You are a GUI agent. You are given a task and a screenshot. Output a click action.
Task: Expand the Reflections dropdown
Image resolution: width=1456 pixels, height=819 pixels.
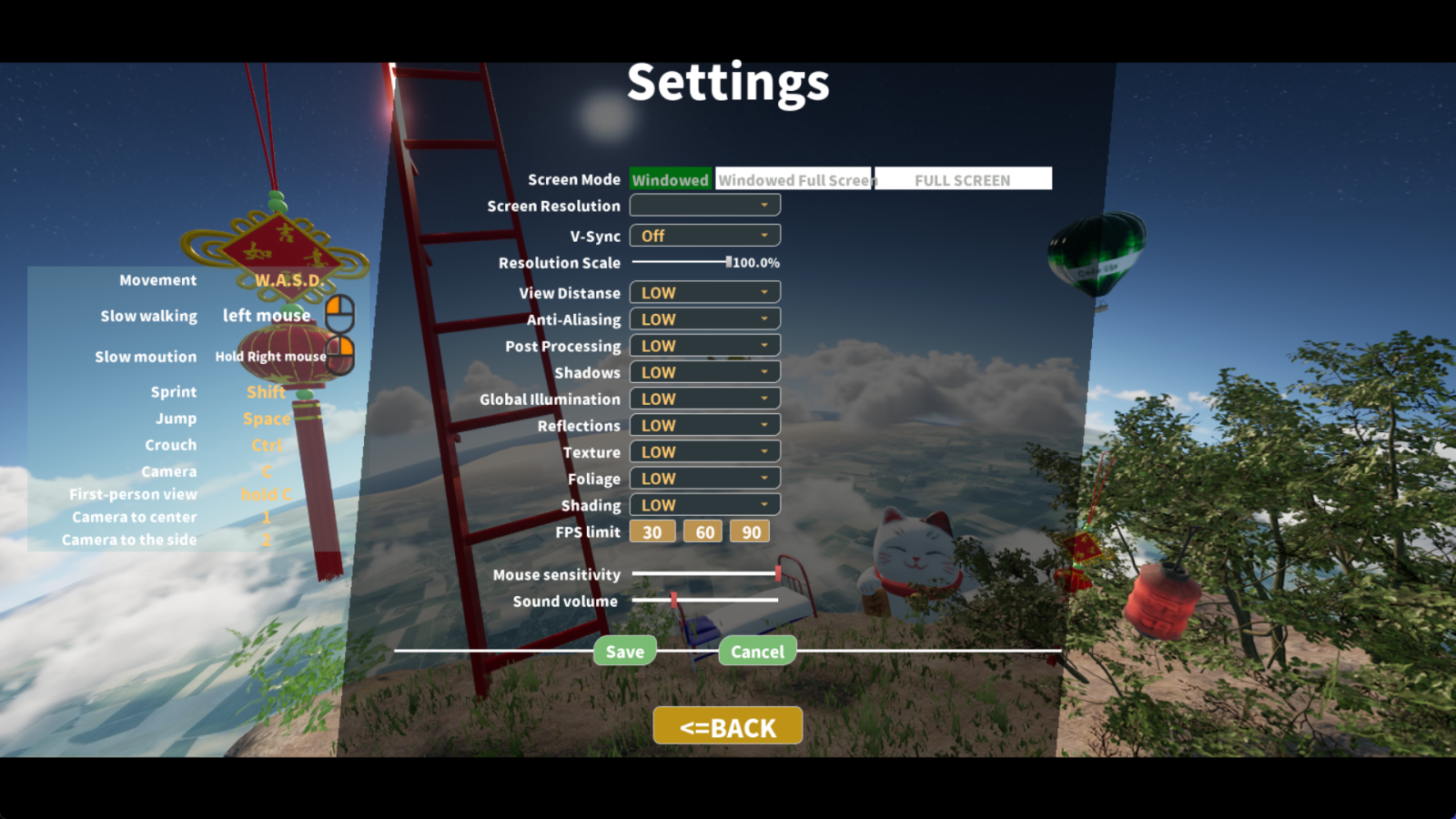[704, 424]
